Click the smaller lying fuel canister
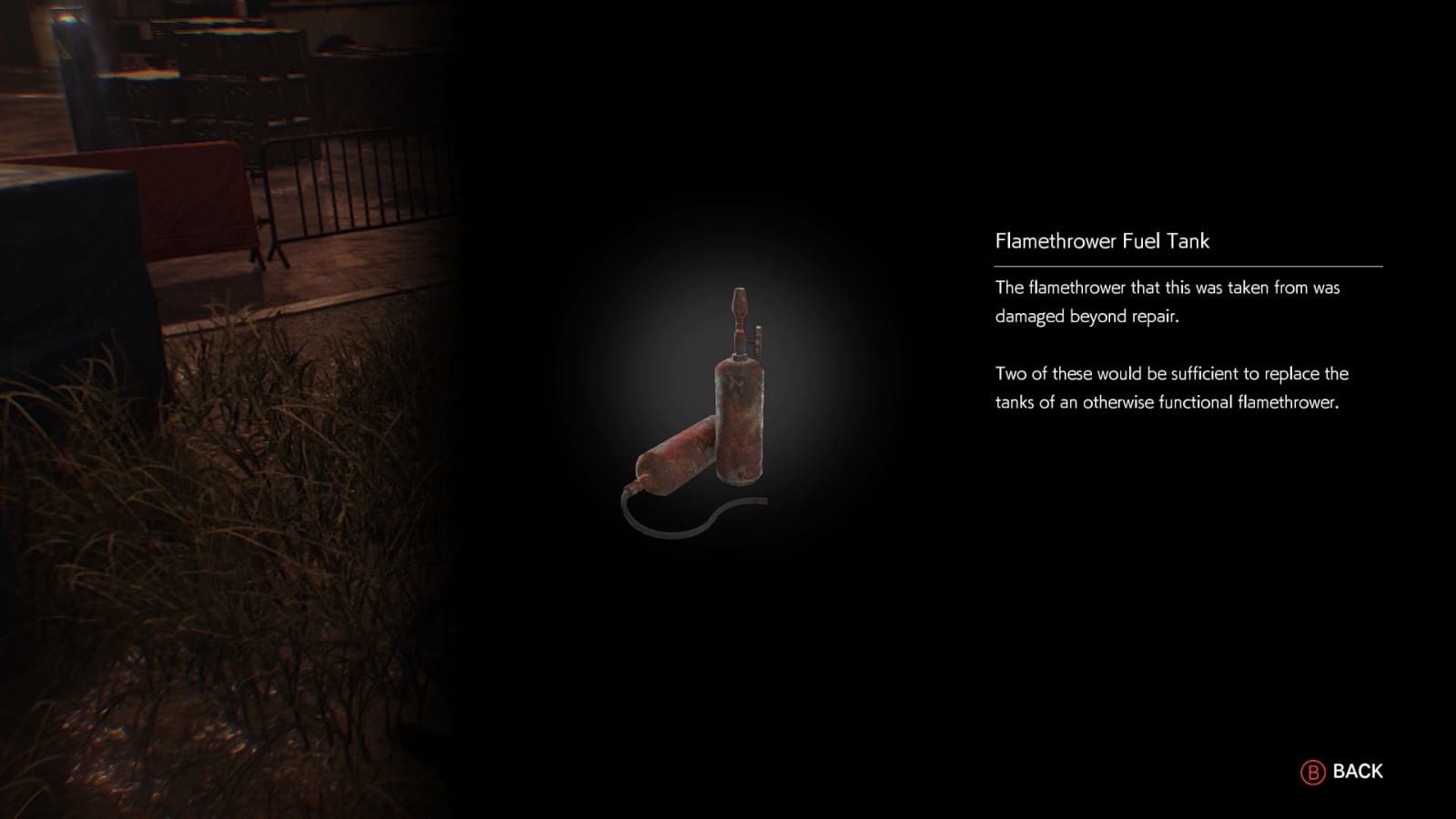The image size is (1456, 819). point(678,455)
